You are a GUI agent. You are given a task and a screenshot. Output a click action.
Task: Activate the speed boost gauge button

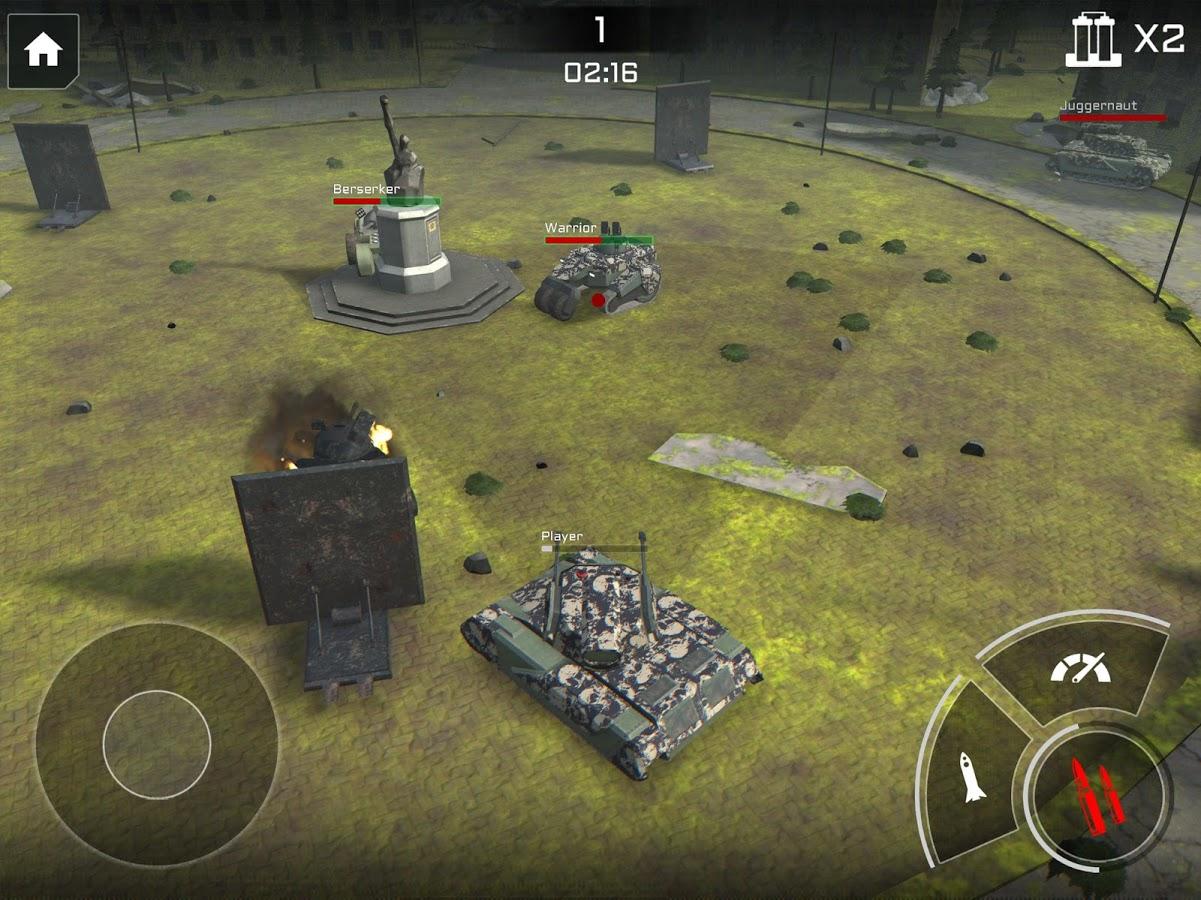[x=1080, y=668]
